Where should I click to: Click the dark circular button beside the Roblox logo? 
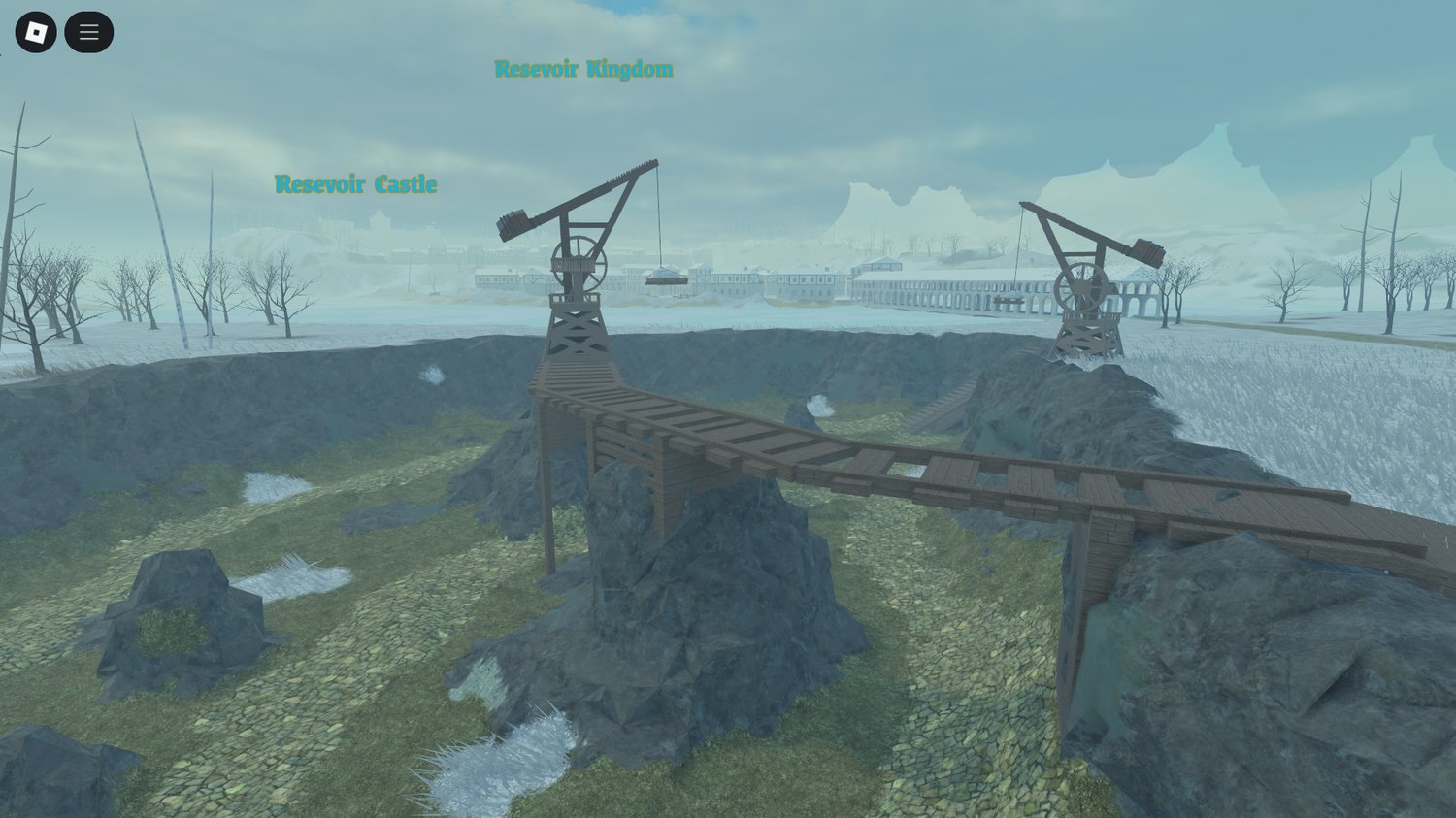[x=88, y=31]
